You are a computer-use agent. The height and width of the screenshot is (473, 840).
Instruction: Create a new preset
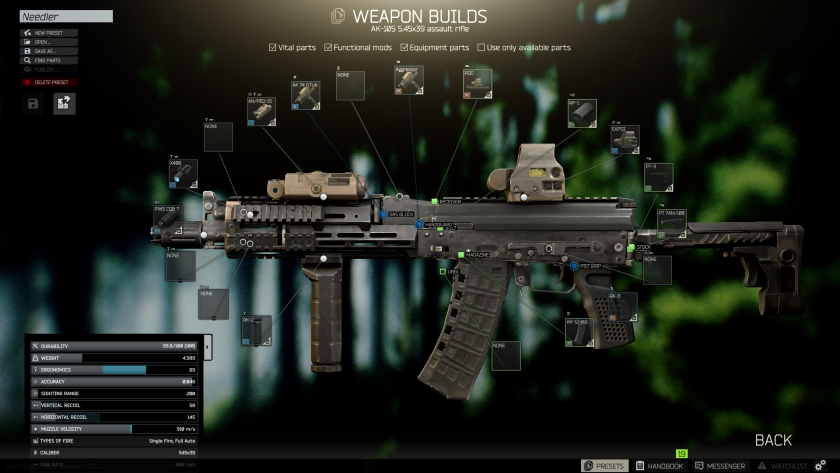coord(48,33)
